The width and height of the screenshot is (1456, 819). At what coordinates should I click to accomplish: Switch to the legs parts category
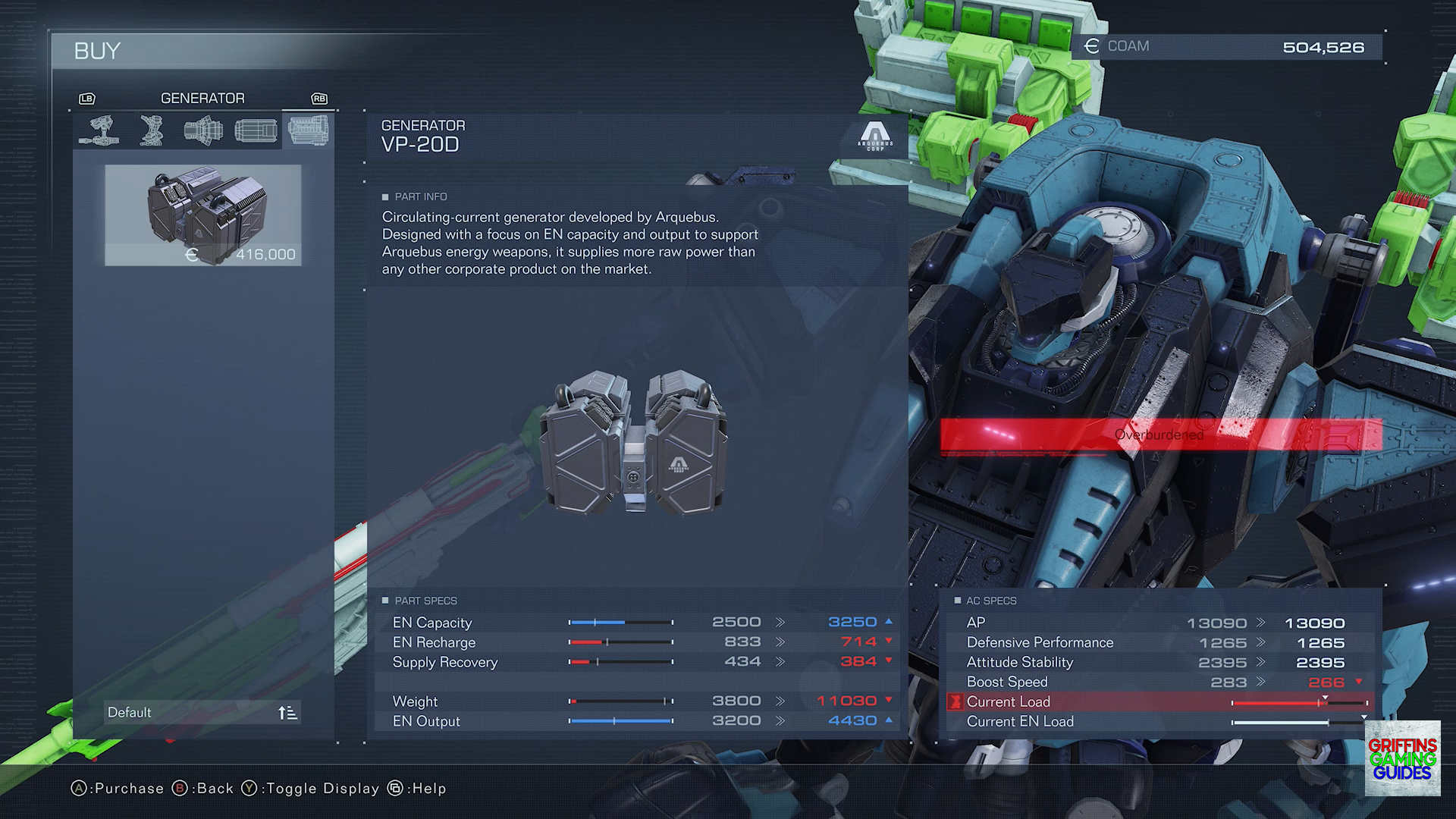(152, 130)
